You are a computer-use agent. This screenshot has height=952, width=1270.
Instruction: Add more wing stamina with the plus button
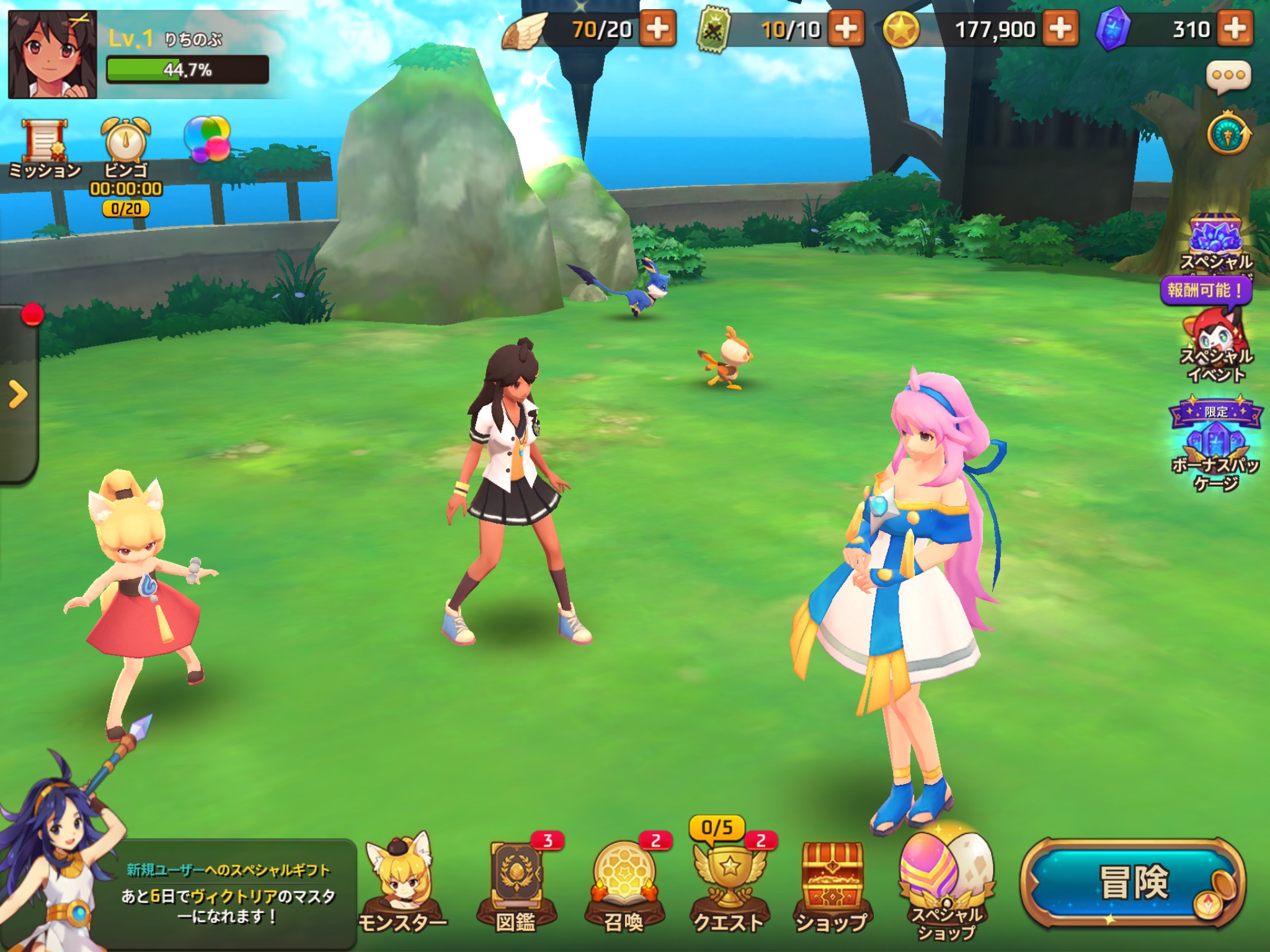(657, 29)
